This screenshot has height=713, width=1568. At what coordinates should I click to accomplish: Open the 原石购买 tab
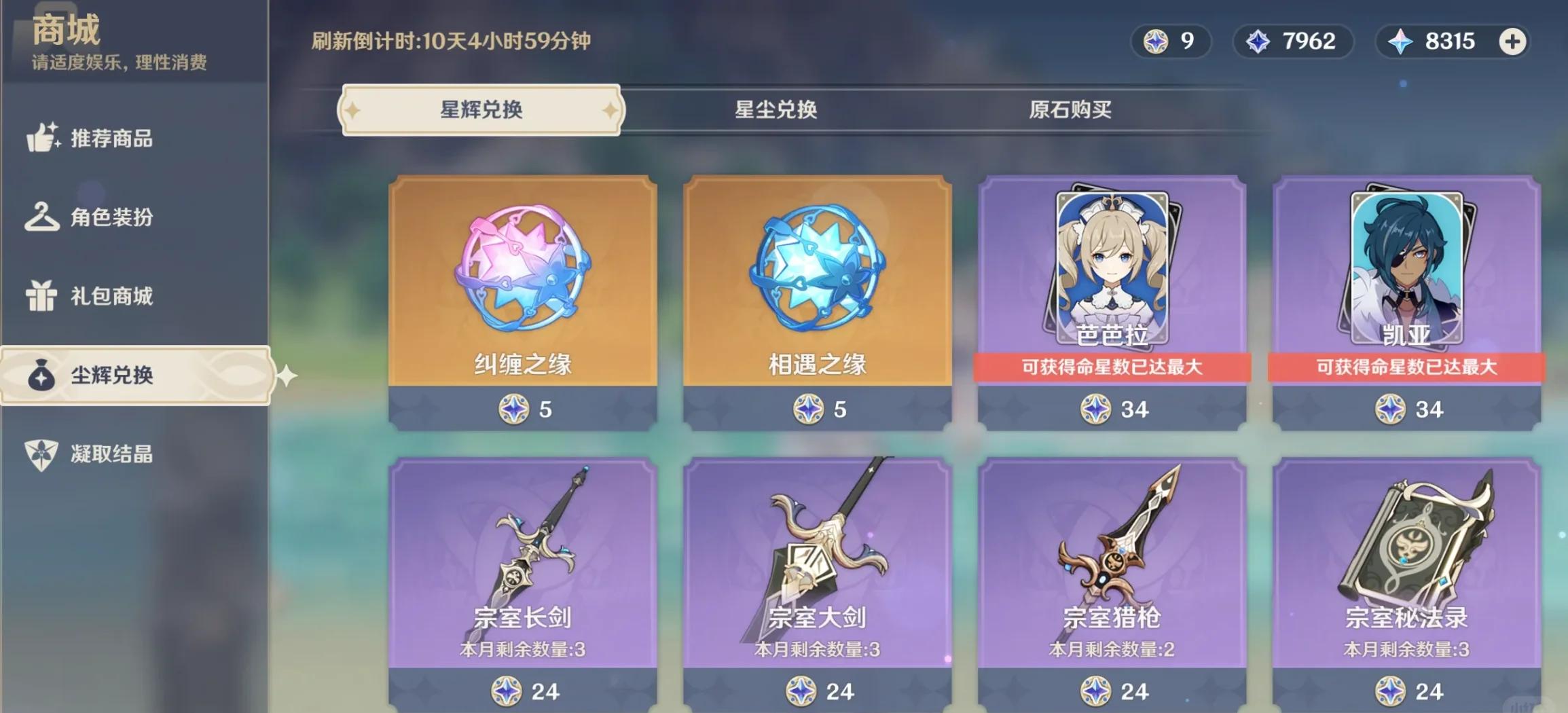[x=1070, y=110]
